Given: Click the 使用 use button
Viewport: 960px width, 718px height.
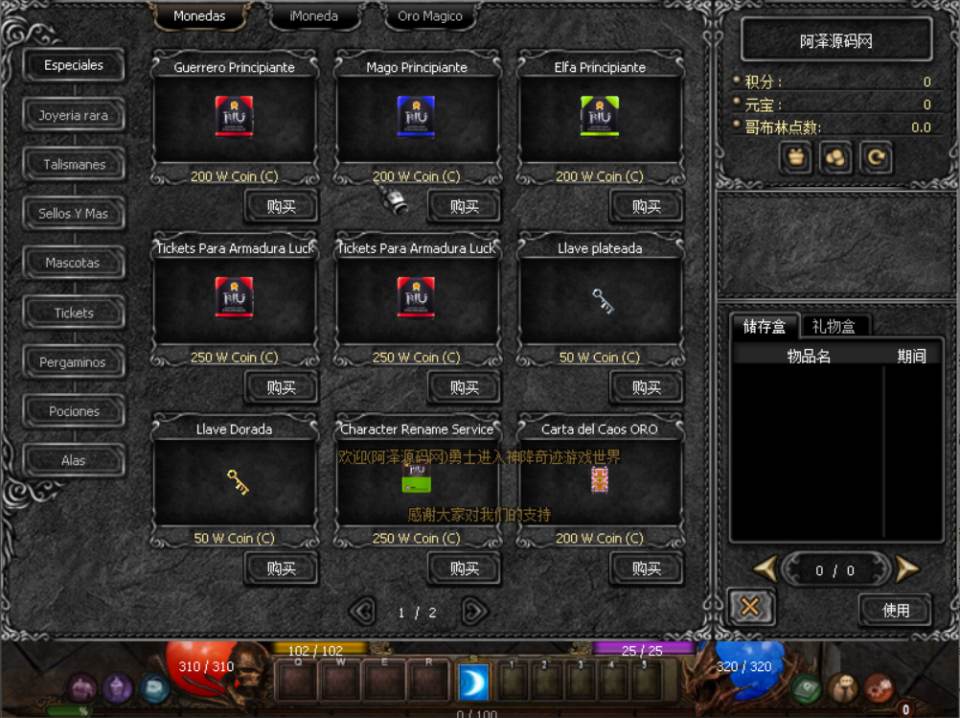Looking at the screenshot, I should pyautogui.click(x=895, y=609).
